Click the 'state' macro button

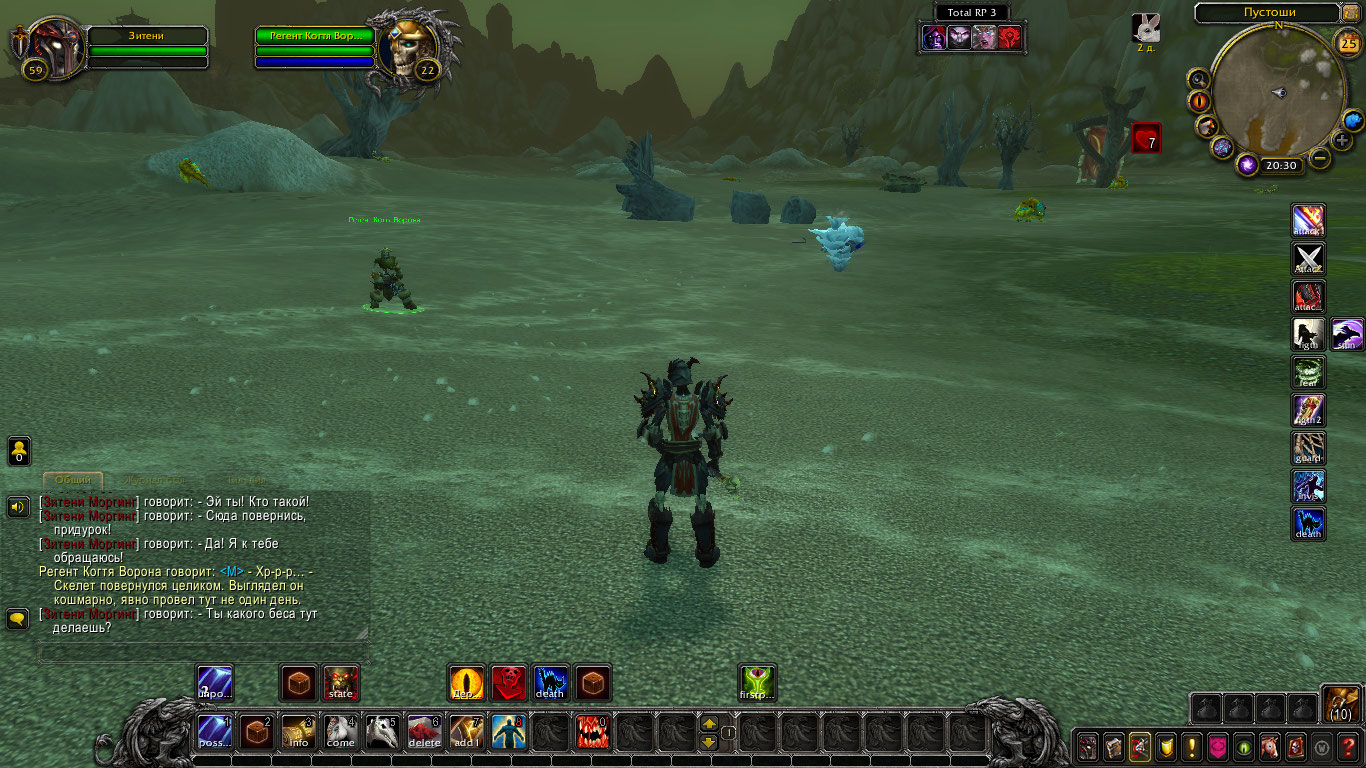coord(341,683)
